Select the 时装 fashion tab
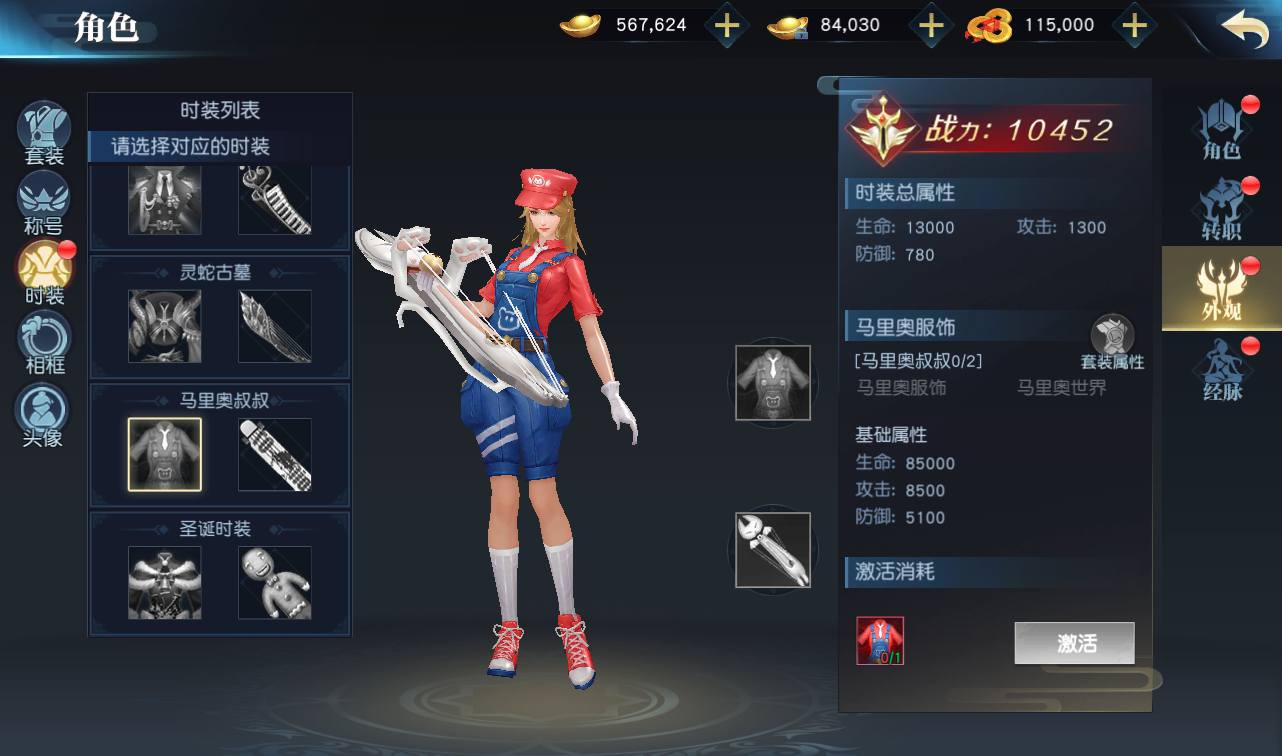Viewport: 1282px width, 756px height. pyautogui.click(x=44, y=272)
